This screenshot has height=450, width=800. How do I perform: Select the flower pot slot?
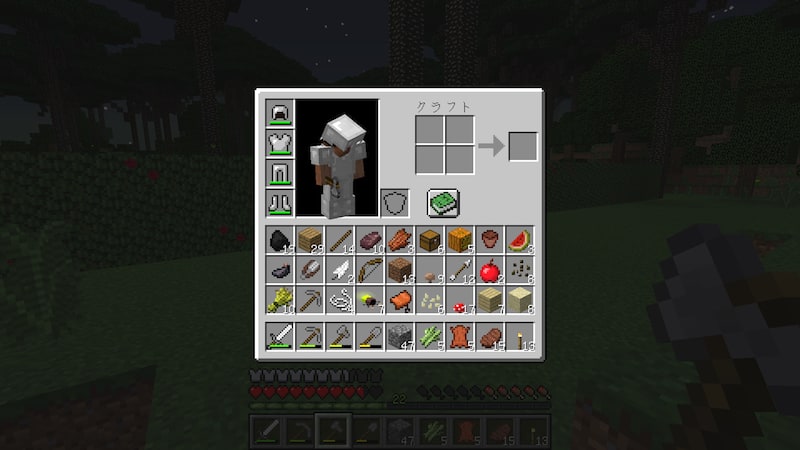[488, 241]
